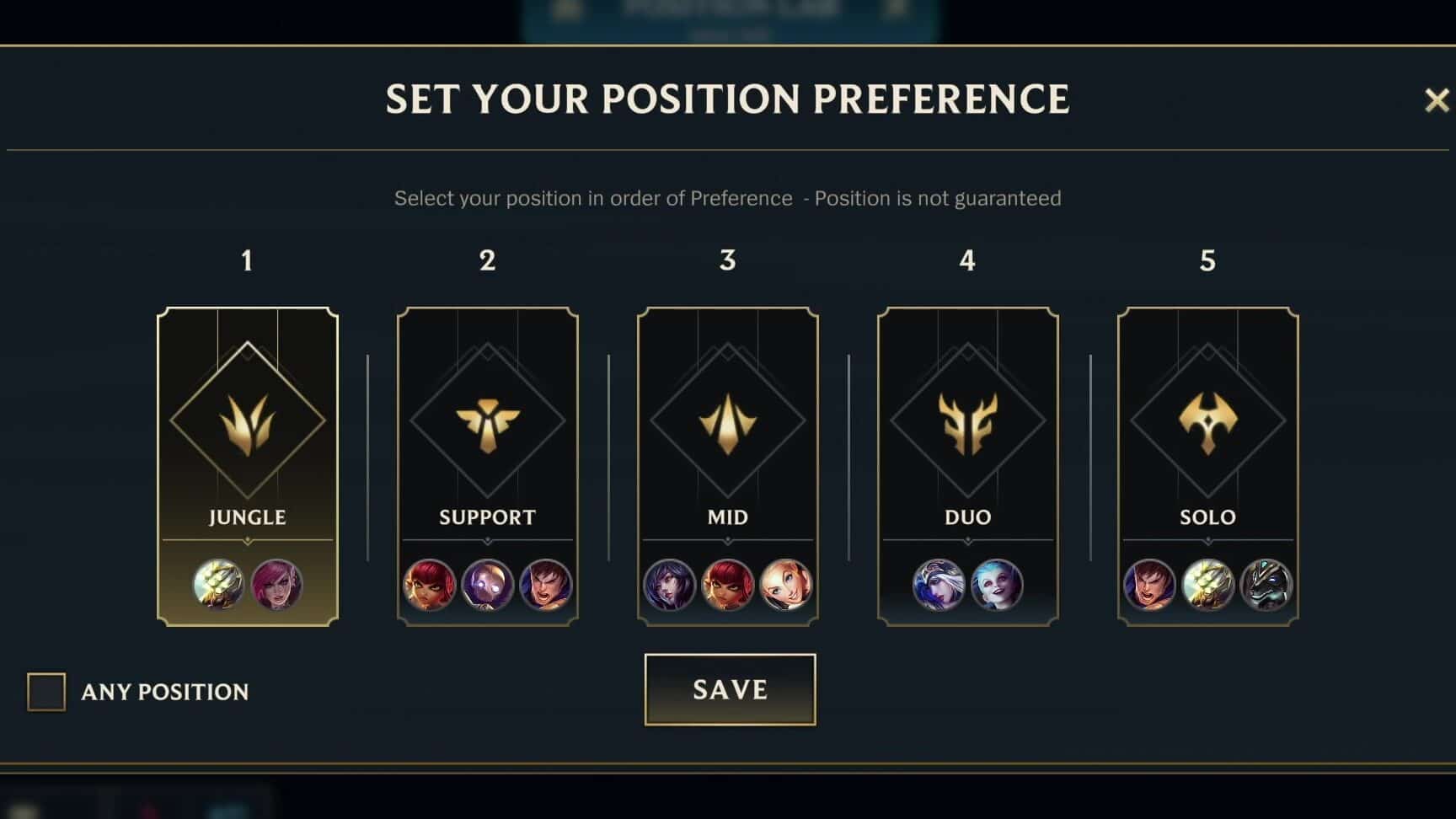The height and width of the screenshot is (819, 1456).
Task: Select the Duo lane position icon
Action: click(x=967, y=421)
